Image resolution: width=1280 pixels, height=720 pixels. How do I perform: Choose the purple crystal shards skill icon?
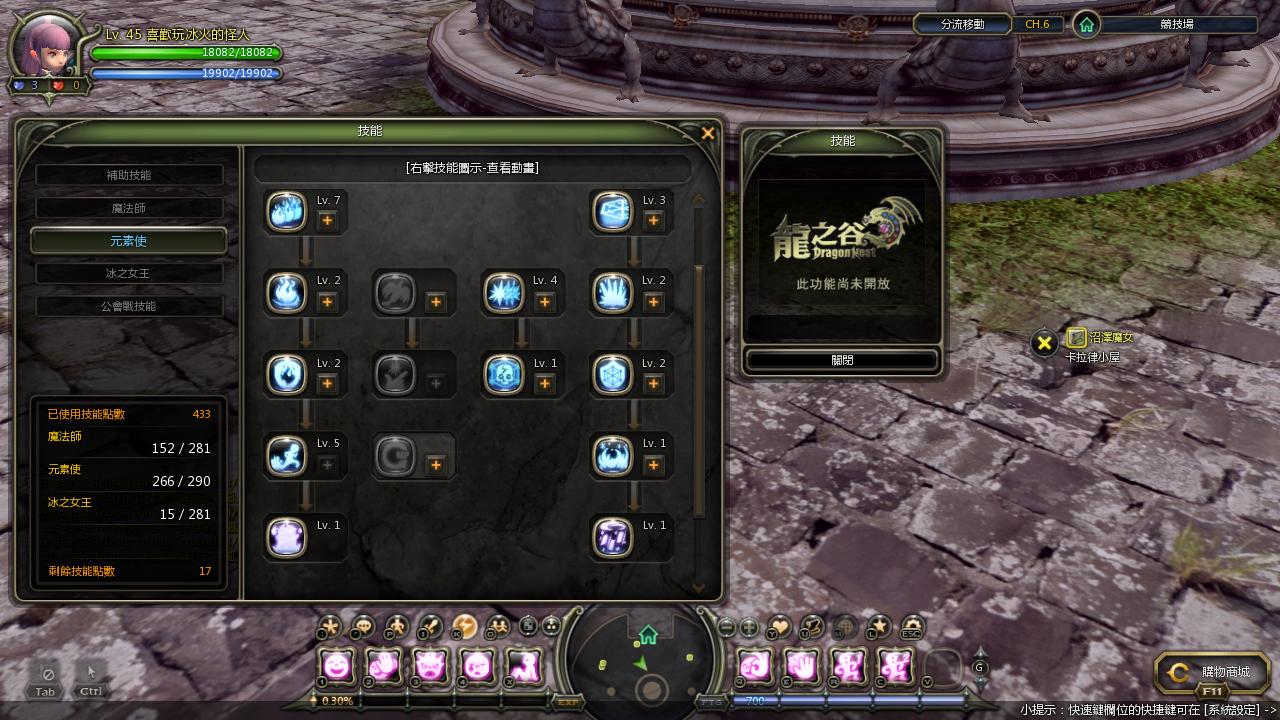(x=612, y=537)
